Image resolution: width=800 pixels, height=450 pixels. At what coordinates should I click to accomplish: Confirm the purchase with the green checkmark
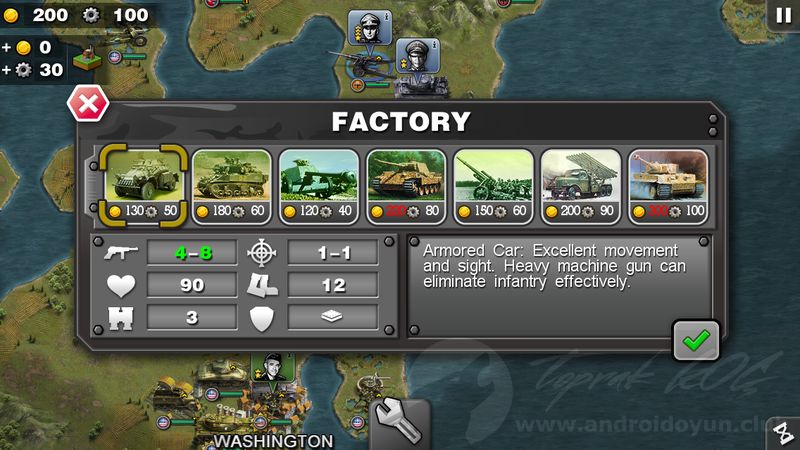pos(693,341)
